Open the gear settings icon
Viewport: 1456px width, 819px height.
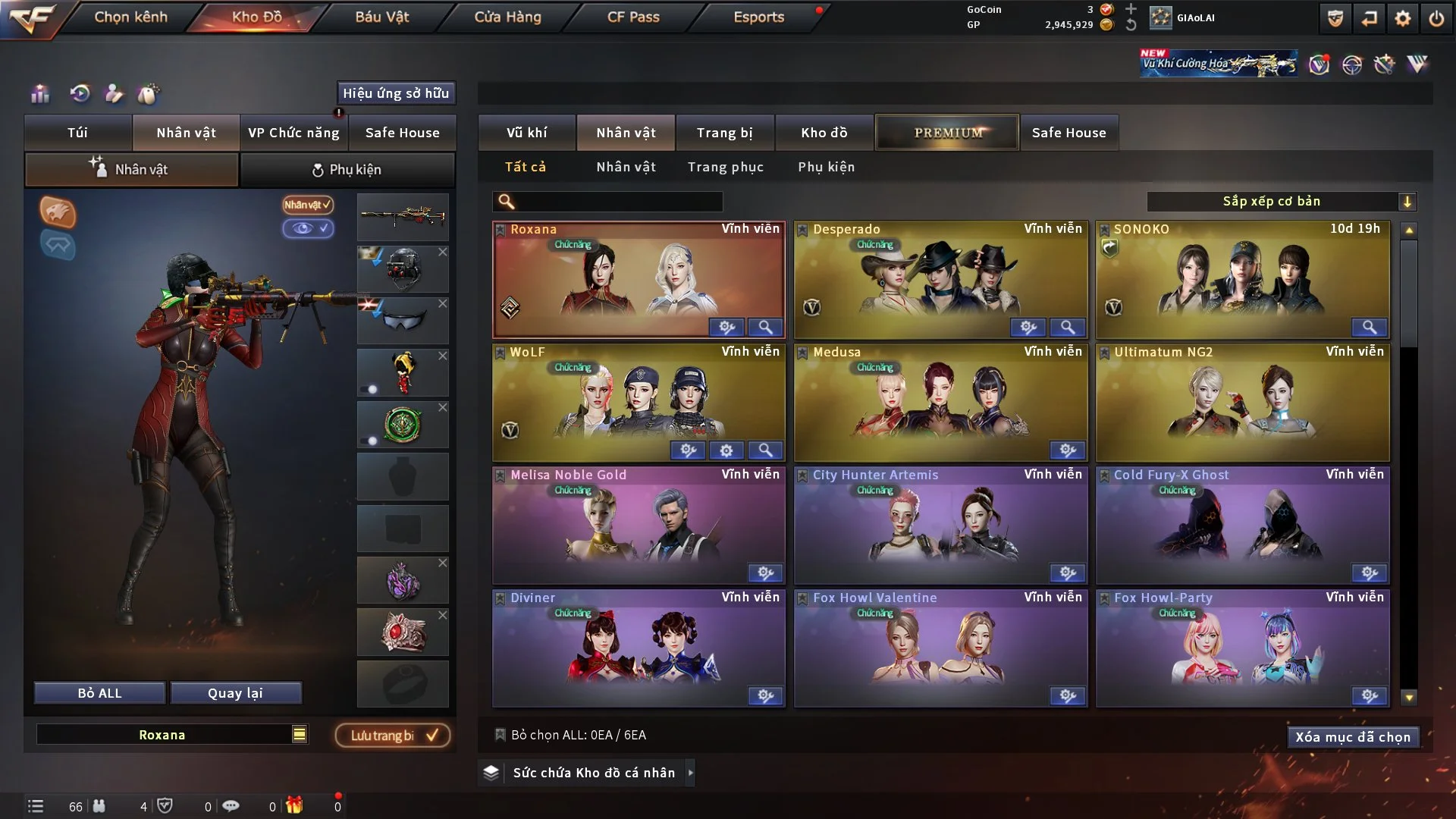(x=1403, y=18)
